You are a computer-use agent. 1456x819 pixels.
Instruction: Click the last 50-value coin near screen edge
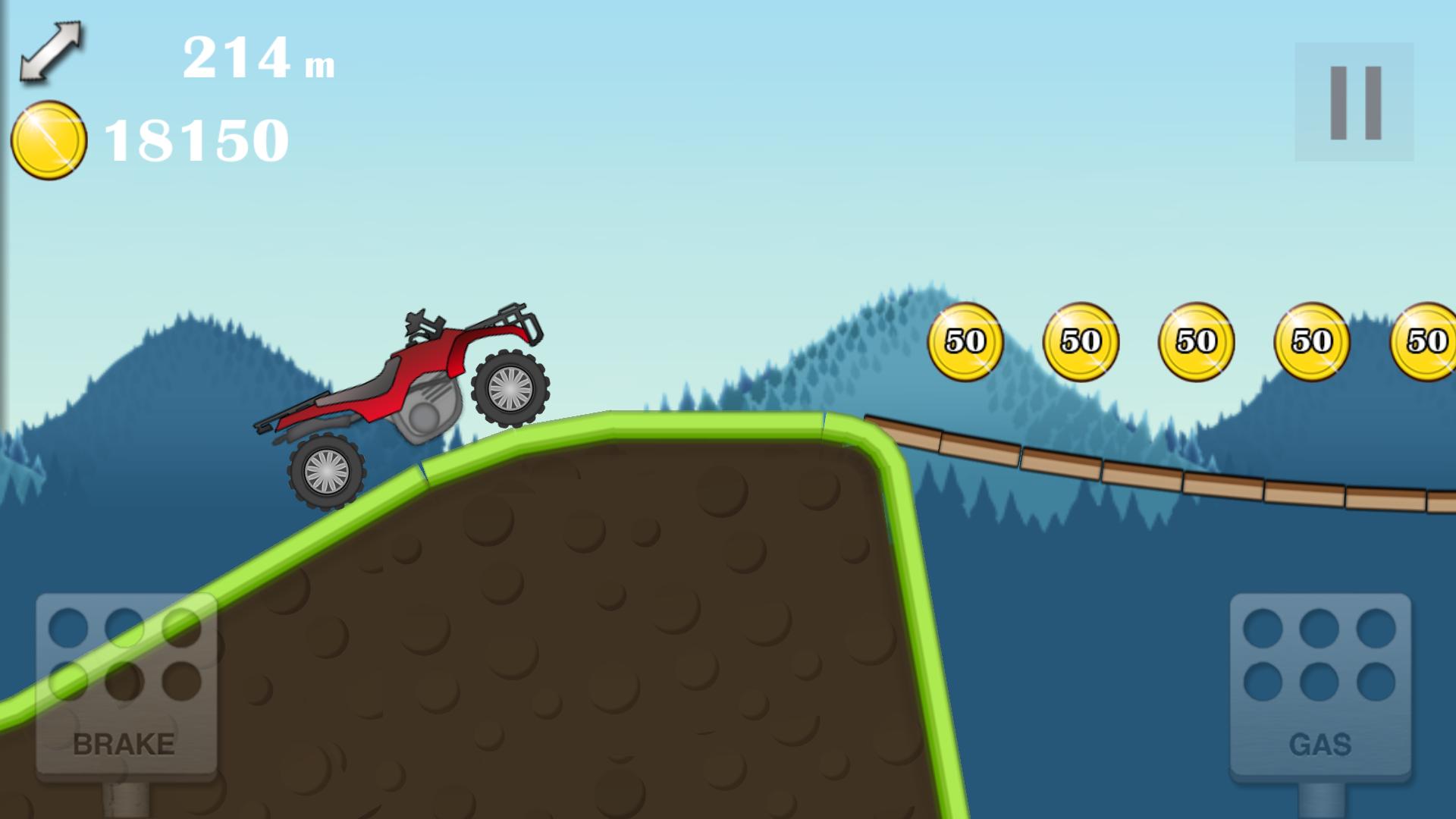[x=1426, y=340]
